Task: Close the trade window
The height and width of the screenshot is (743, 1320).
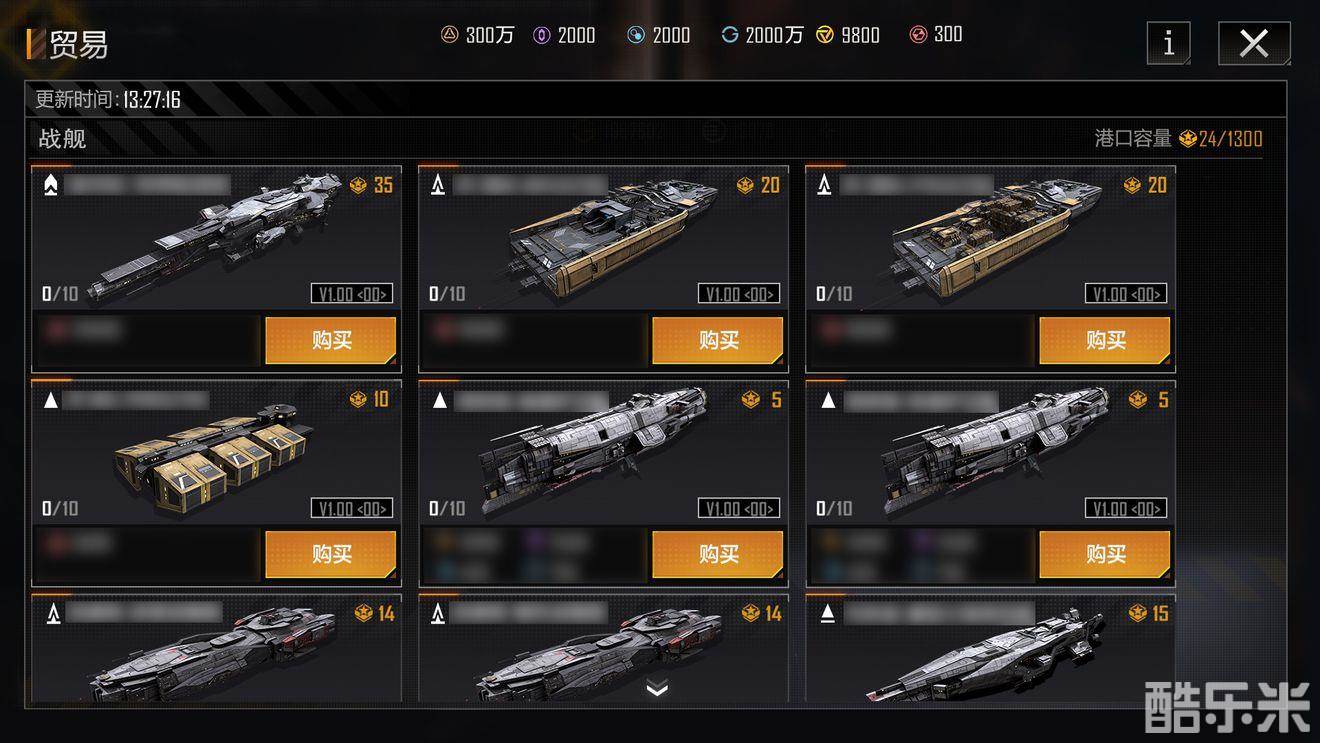Action: coord(1253,43)
